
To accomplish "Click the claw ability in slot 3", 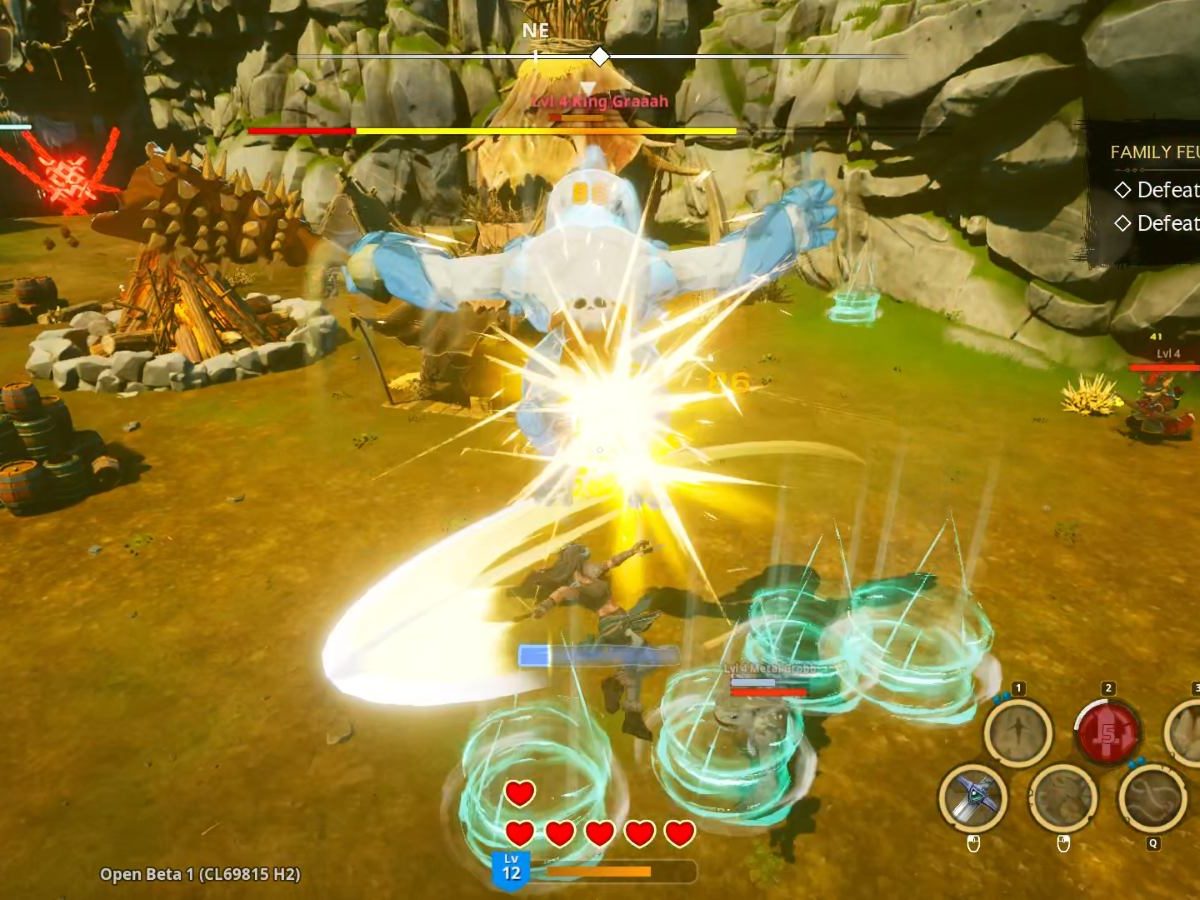I will click(1187, 733).
